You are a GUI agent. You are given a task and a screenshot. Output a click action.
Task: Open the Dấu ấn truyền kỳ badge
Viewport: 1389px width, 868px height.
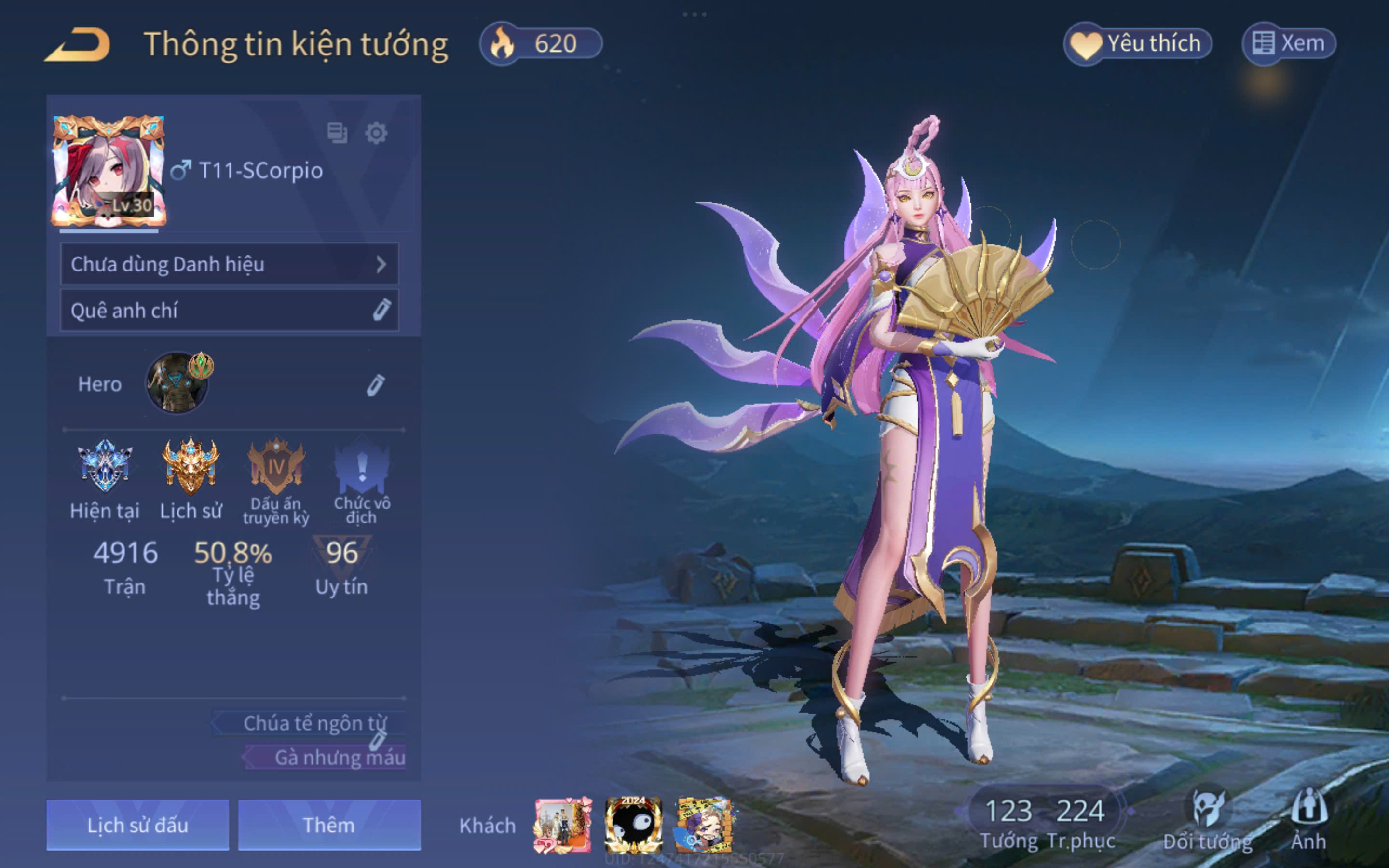point(276,466)
